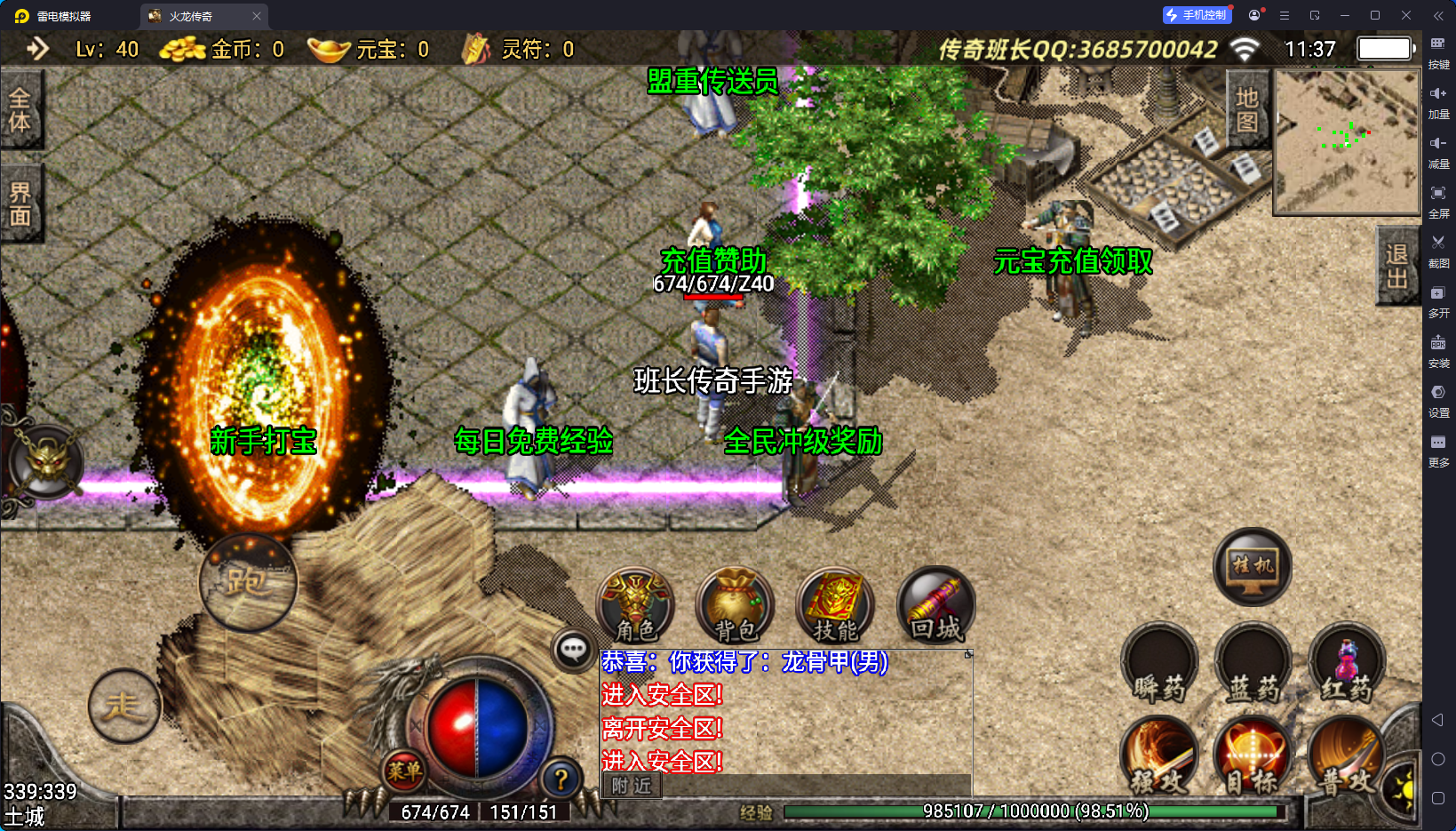Switch to 跑 run mode
Image resolution: width=1456 pixels, height=831 pixels.
(248, 583)
